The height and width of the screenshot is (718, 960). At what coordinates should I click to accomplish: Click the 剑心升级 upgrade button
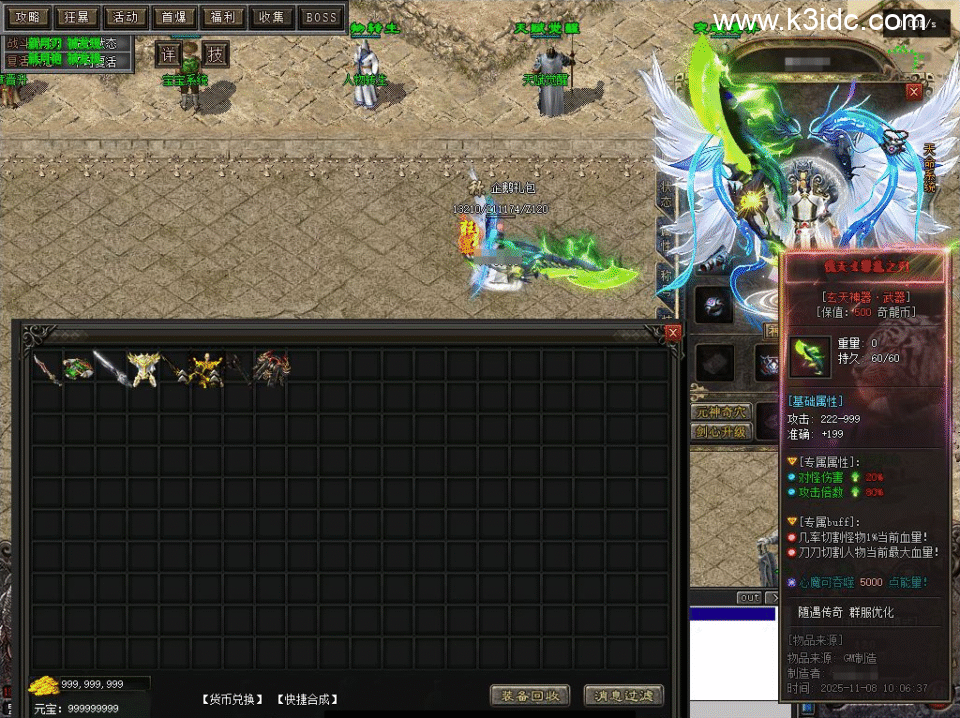click(719, 432)
